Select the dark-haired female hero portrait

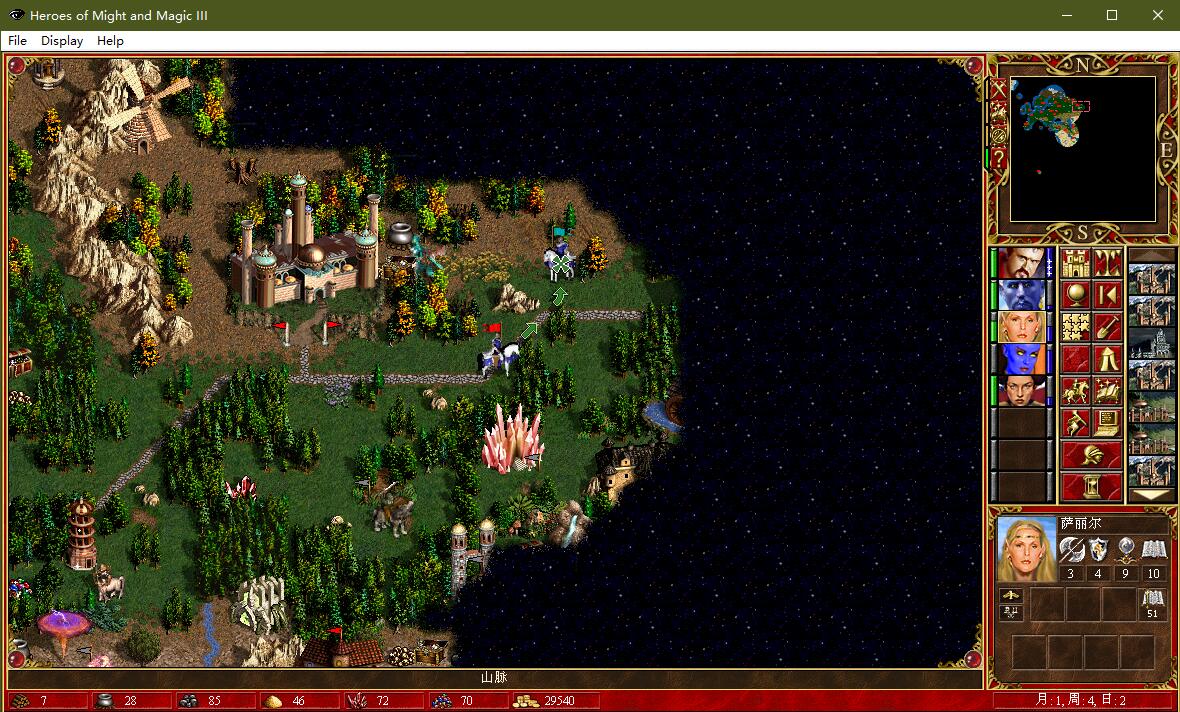(x=1021, y=391)
